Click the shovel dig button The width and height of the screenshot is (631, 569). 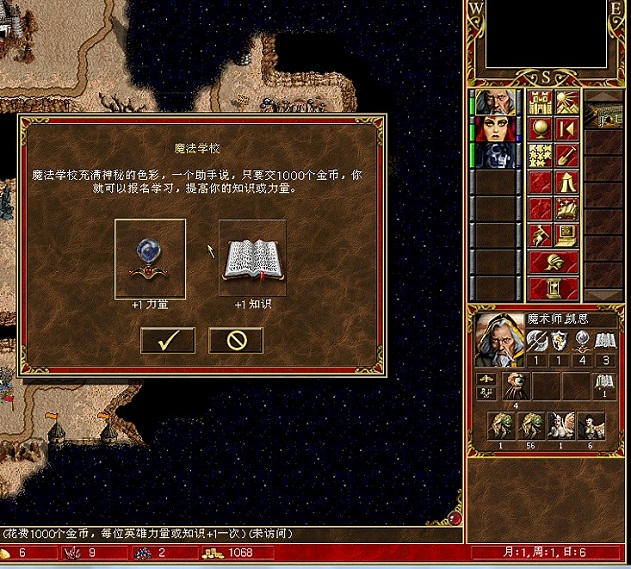pos(567,155)
